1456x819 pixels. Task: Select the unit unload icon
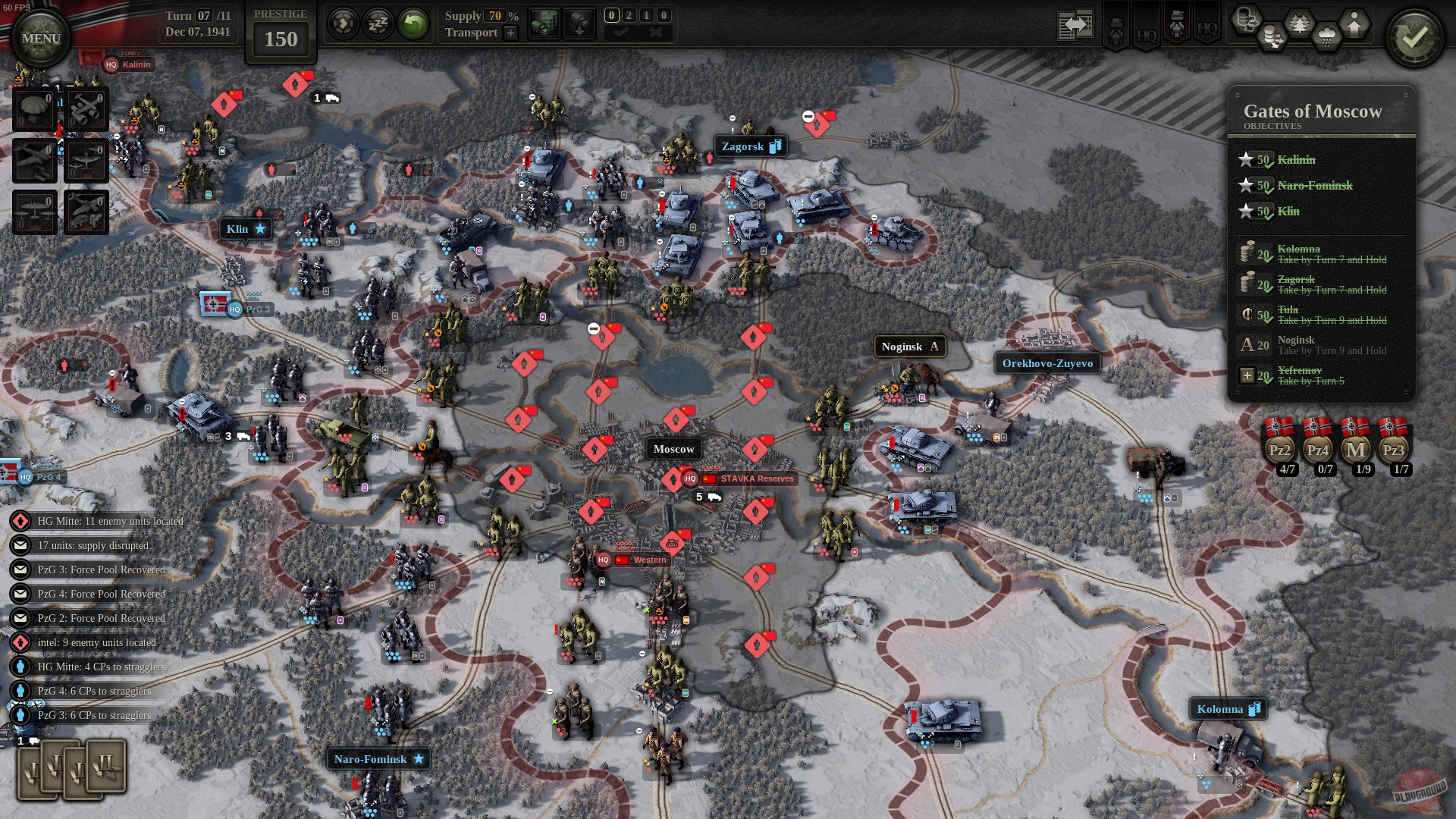tap(580, 23)
